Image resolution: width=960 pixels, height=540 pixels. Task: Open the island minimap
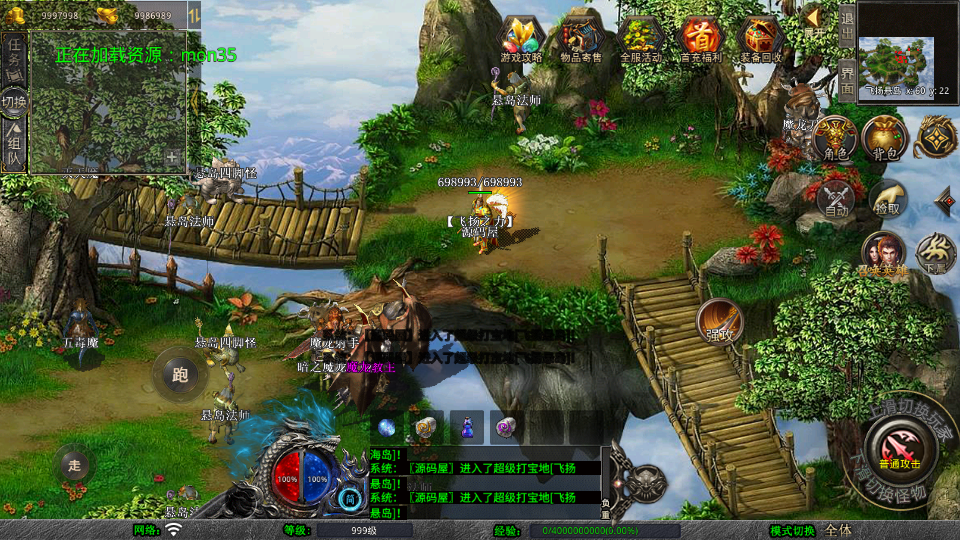point(900,64)
